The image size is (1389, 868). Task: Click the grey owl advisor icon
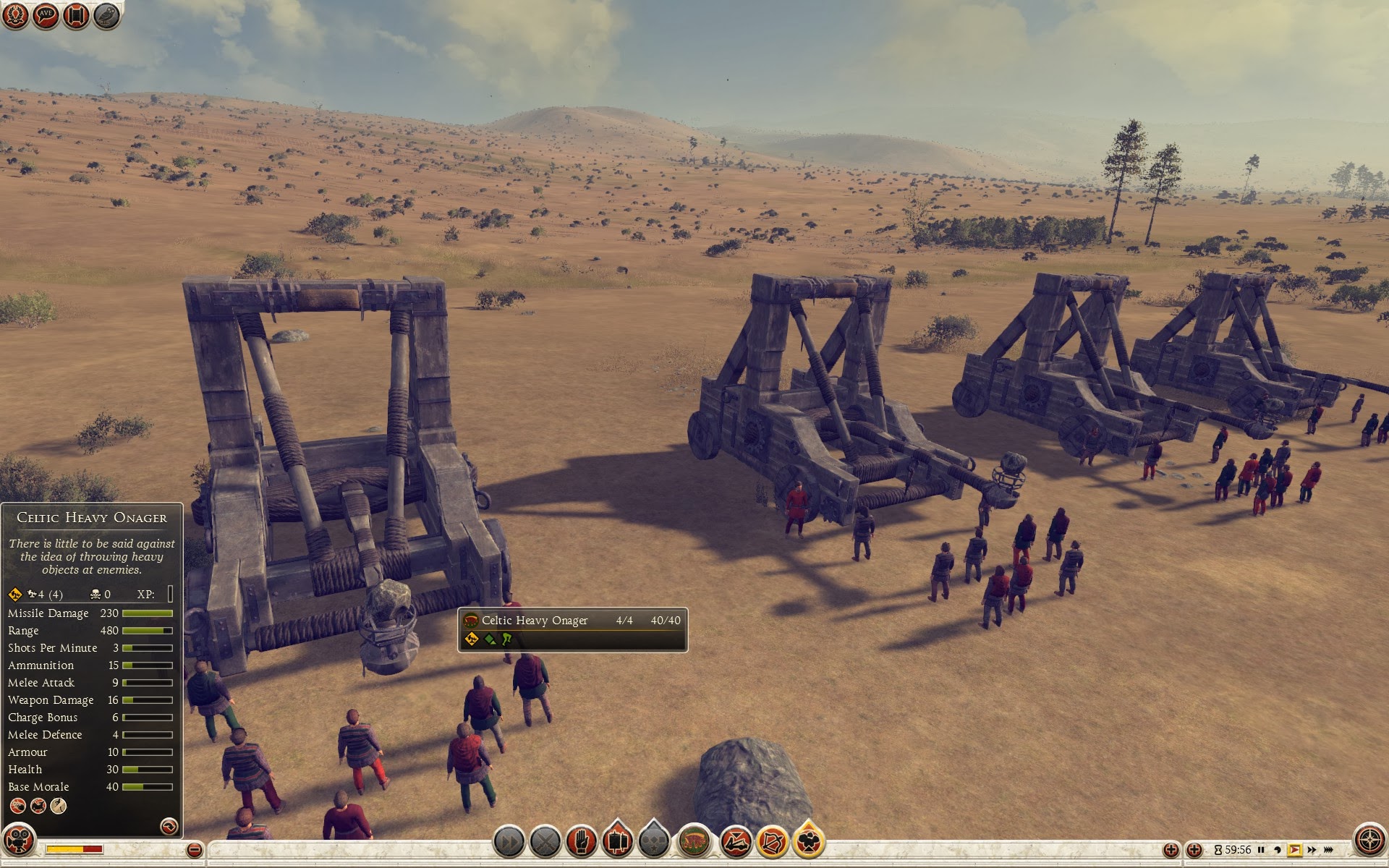coord(106,16)
